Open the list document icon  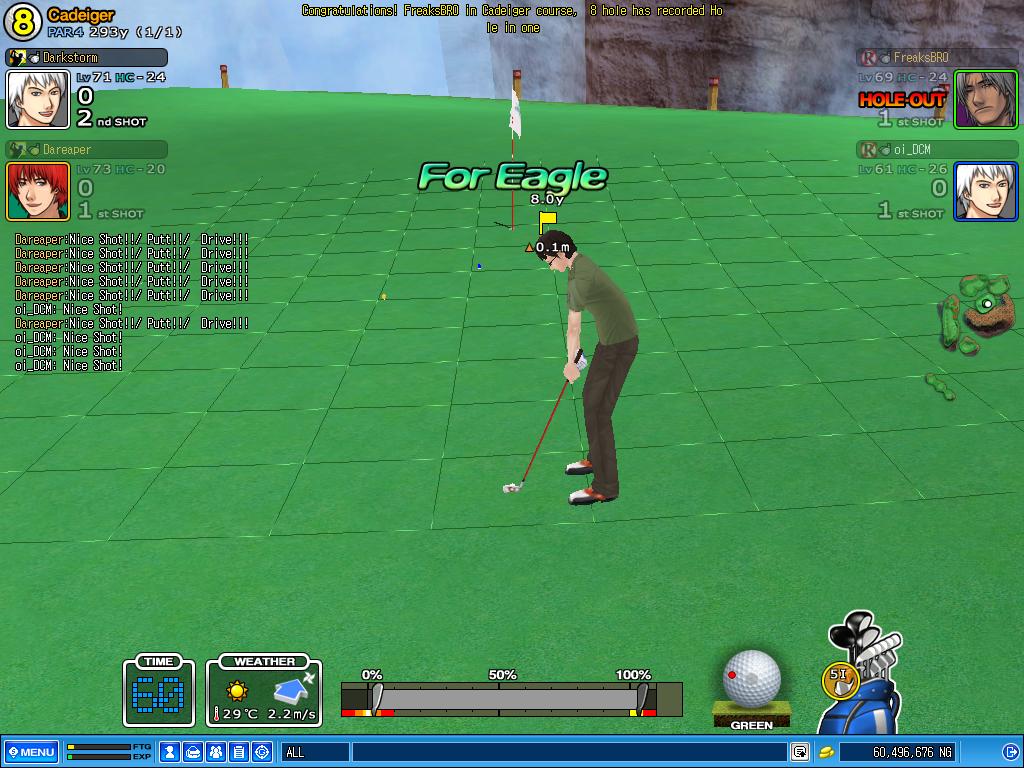click(x=240, y=752)
